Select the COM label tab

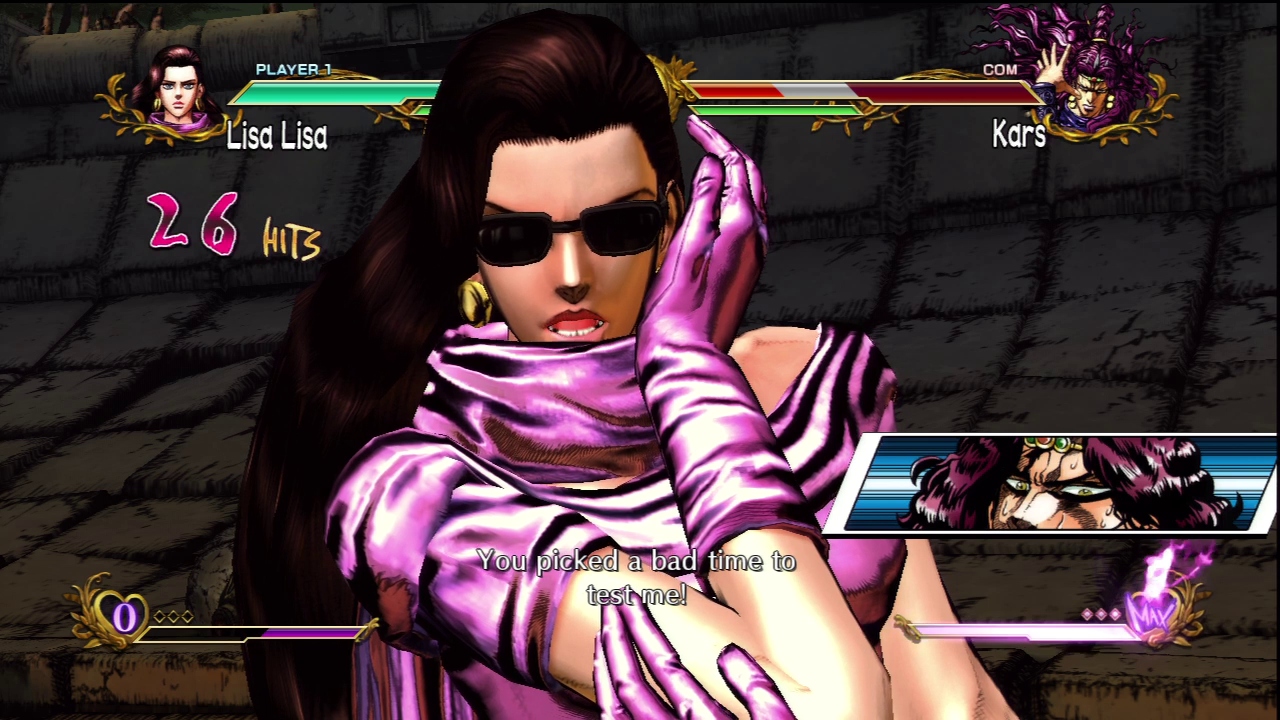pos(1001,70)
